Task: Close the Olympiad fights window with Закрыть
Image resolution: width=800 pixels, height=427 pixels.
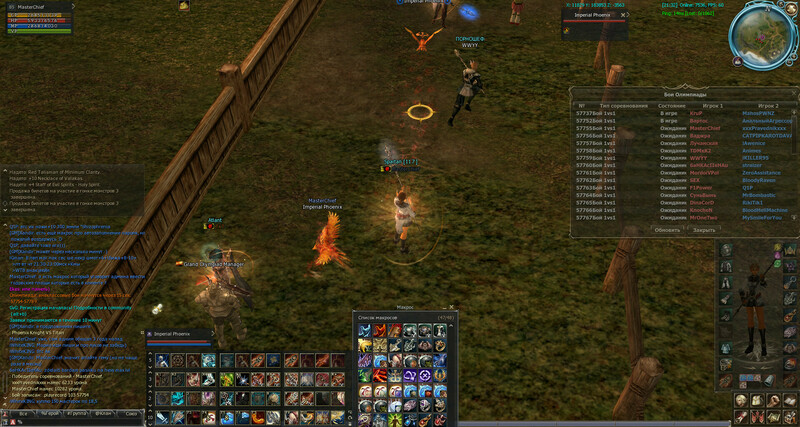Action: [x=704, y=229]
